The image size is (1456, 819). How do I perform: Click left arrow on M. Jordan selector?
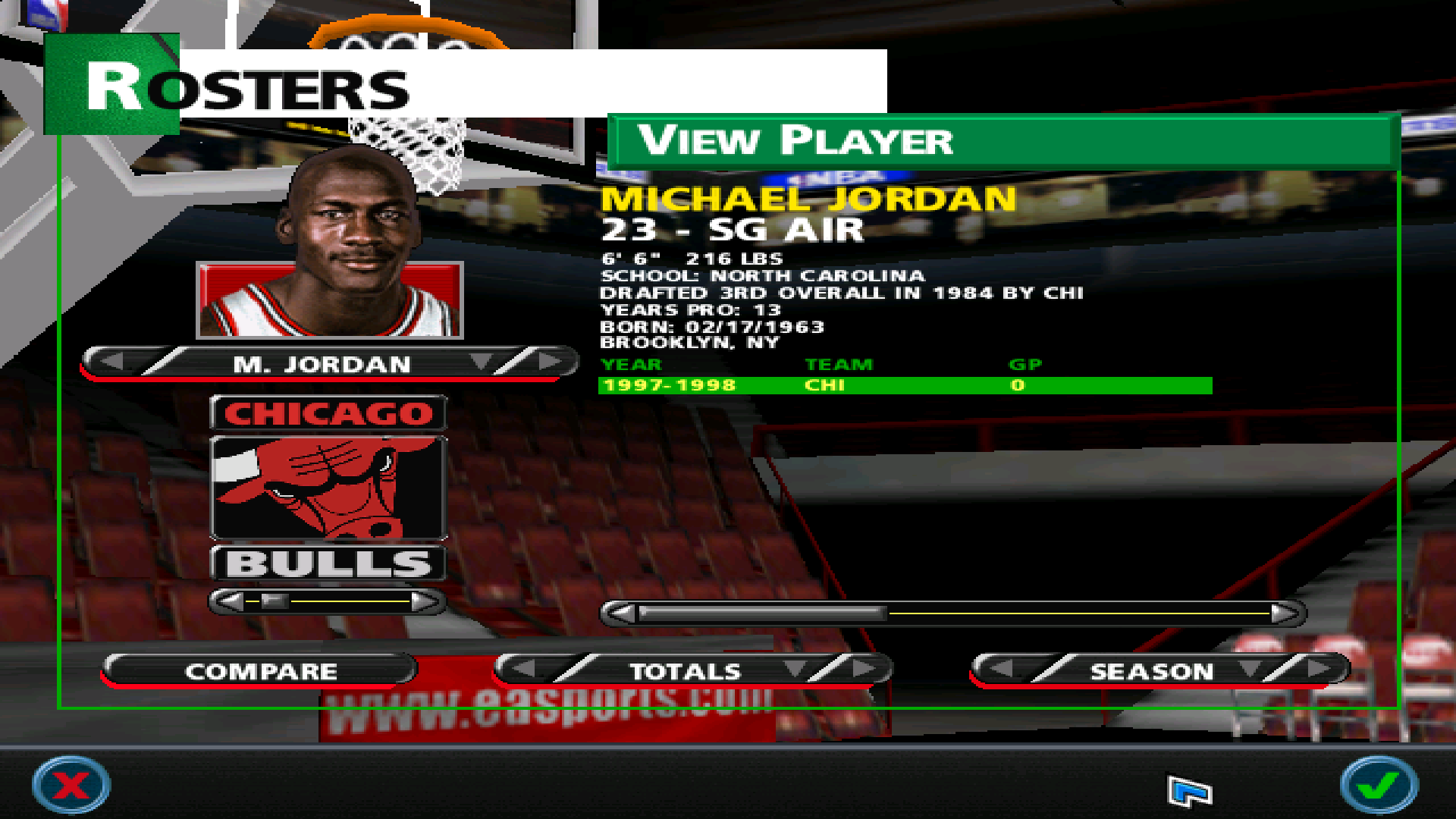(x=112, y=362)
